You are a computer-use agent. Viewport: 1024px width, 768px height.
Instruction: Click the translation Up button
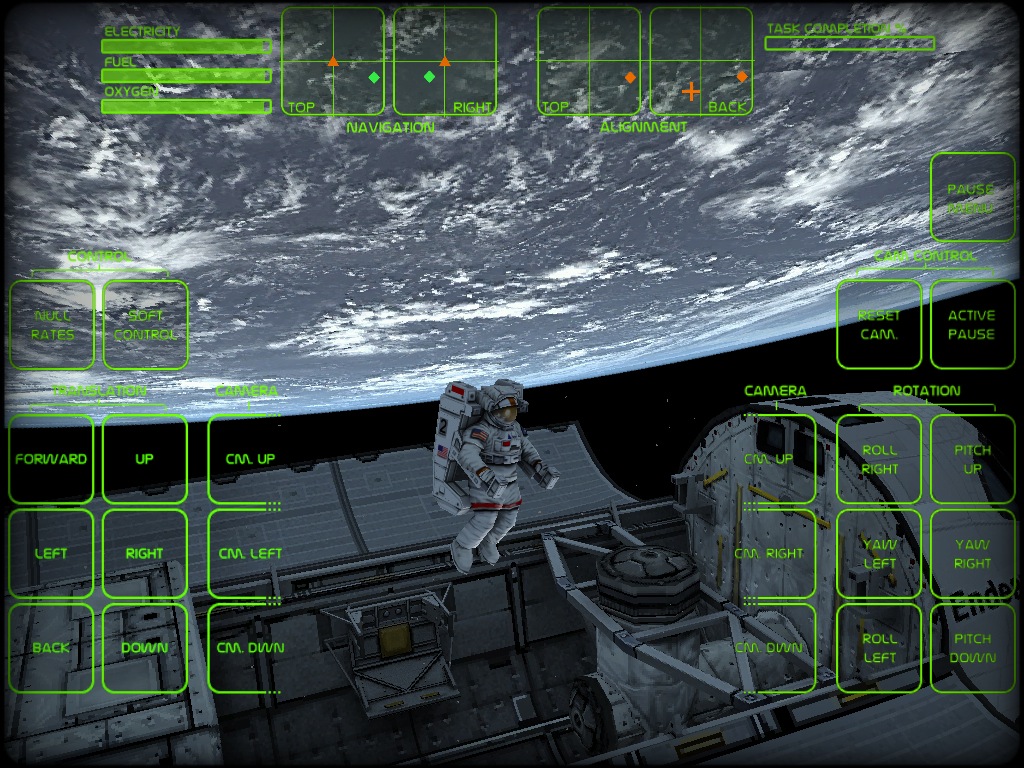[x=145, y=459]
